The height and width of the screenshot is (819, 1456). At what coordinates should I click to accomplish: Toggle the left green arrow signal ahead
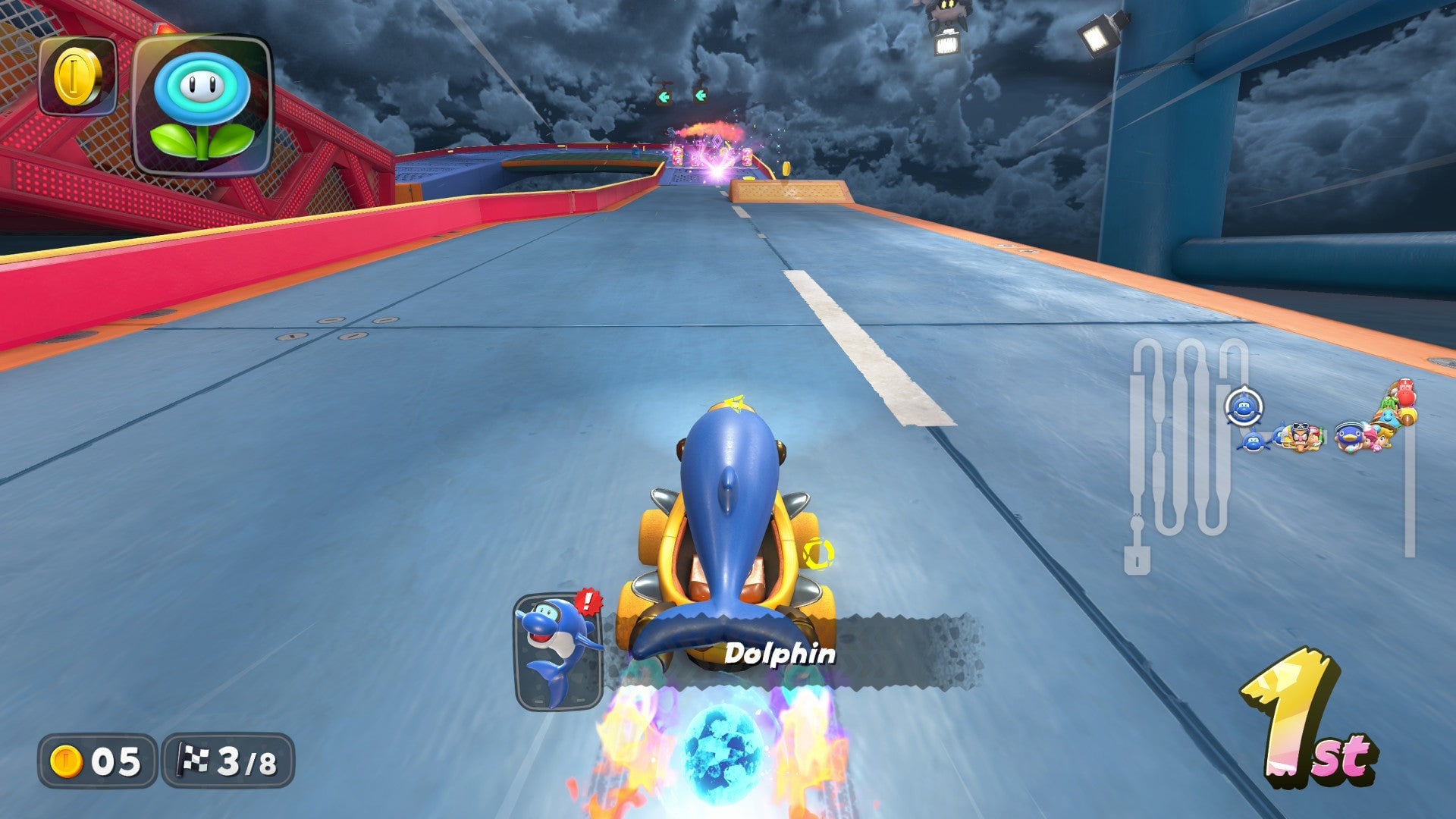click(x=664, y=96)
